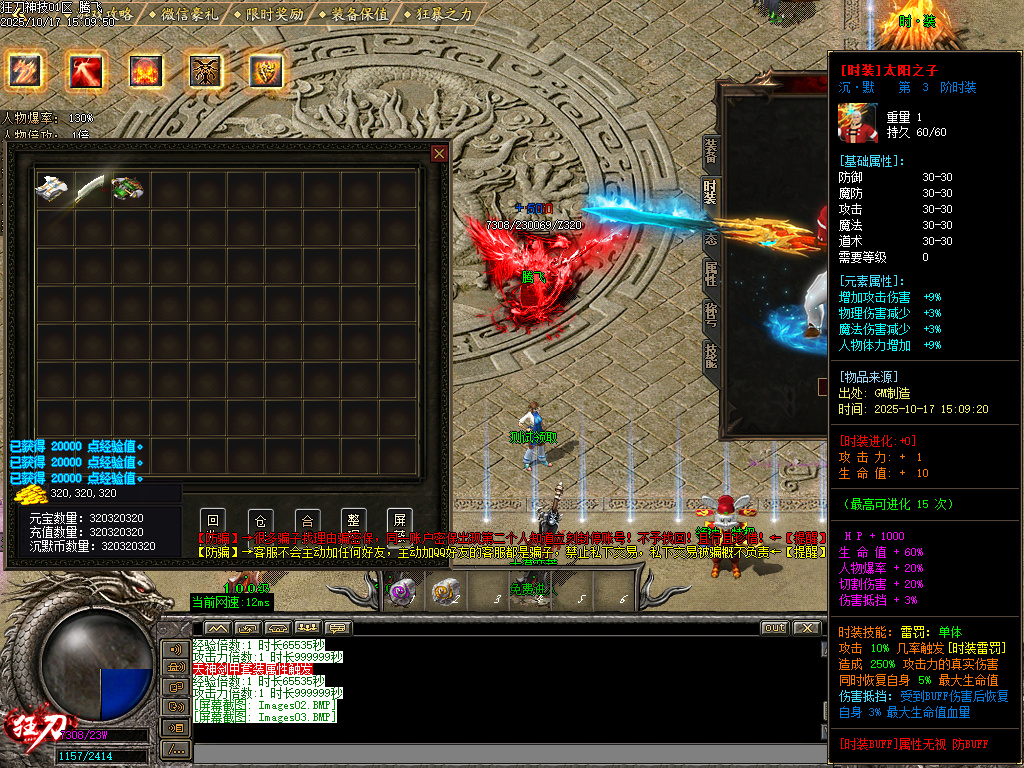Select the white armor item in the bag
Screen dimensions: 1024x768
point(52,188)
